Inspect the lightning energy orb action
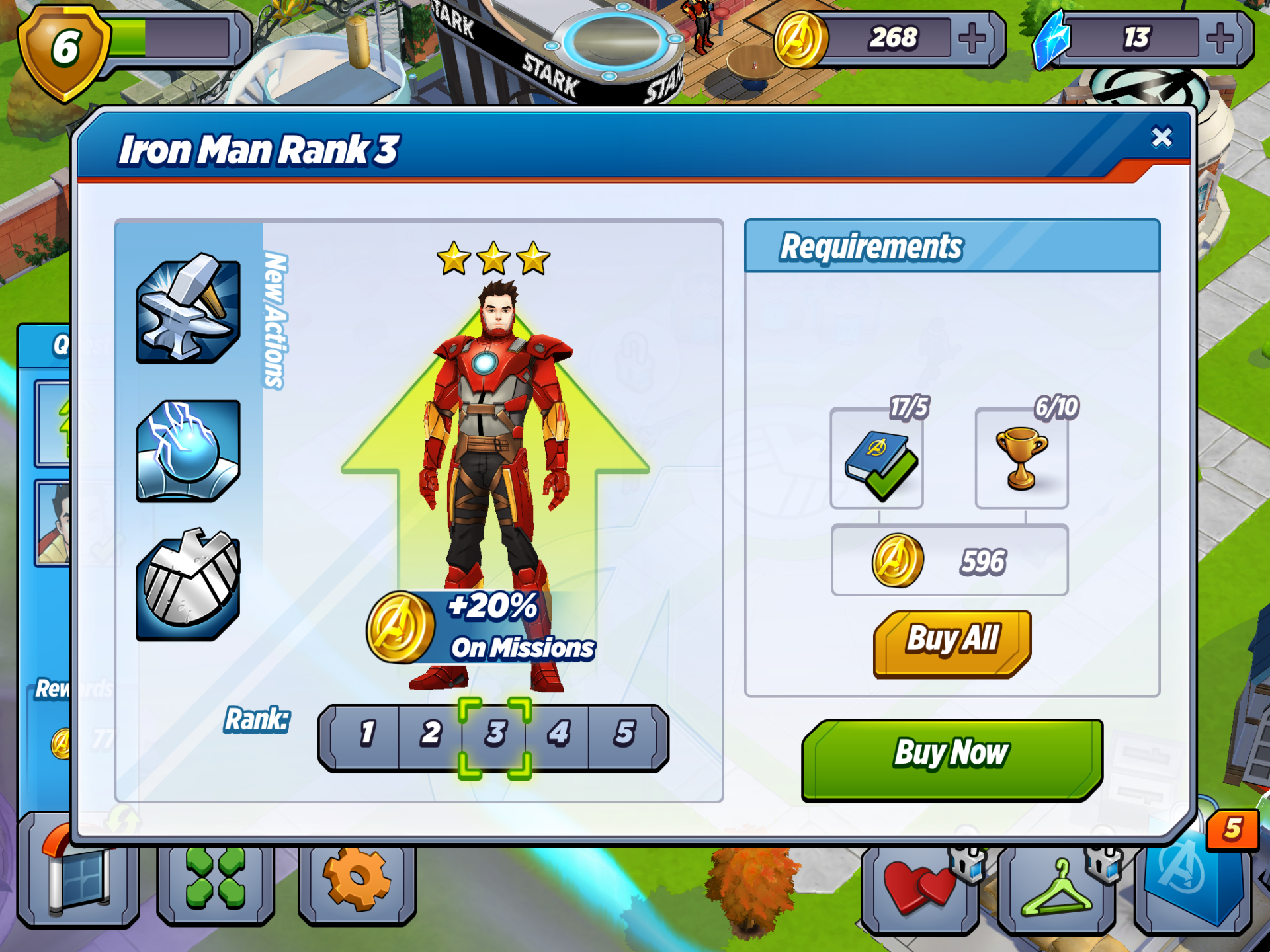Viewport: 1270px width, 952px height. 188,451
